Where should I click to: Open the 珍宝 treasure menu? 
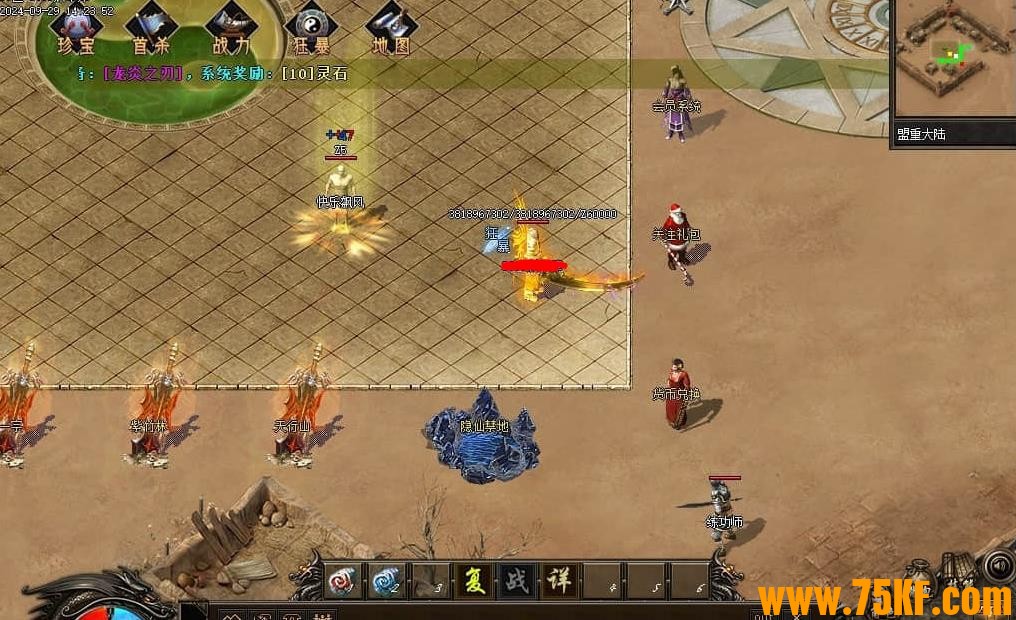[75, 28]
